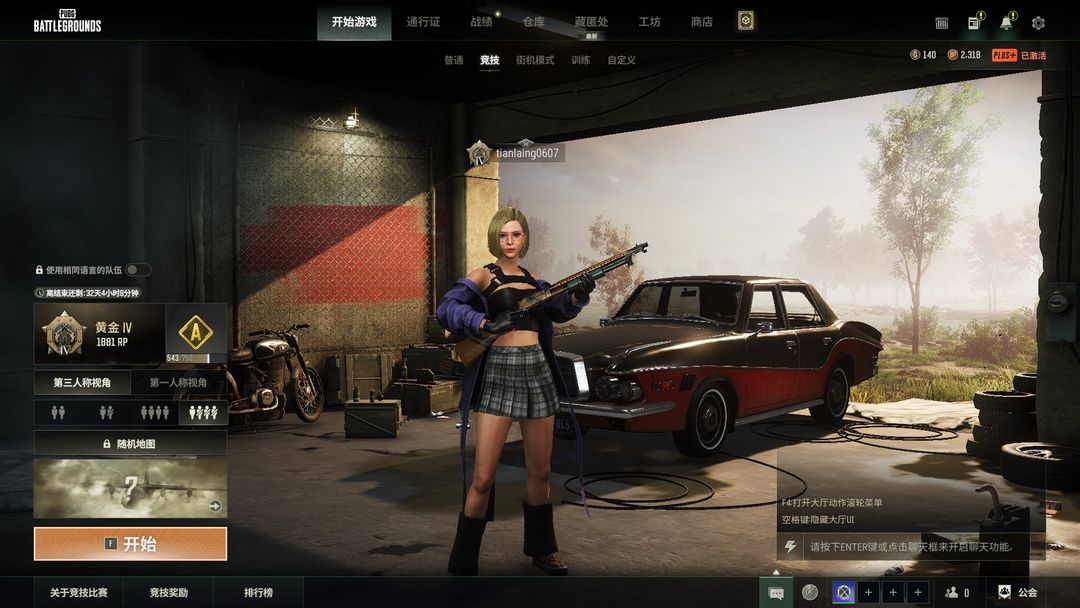This screenshot has height=608, width=1080.
Task: Open the 排行榜 leaderboard
Action: 258,593
